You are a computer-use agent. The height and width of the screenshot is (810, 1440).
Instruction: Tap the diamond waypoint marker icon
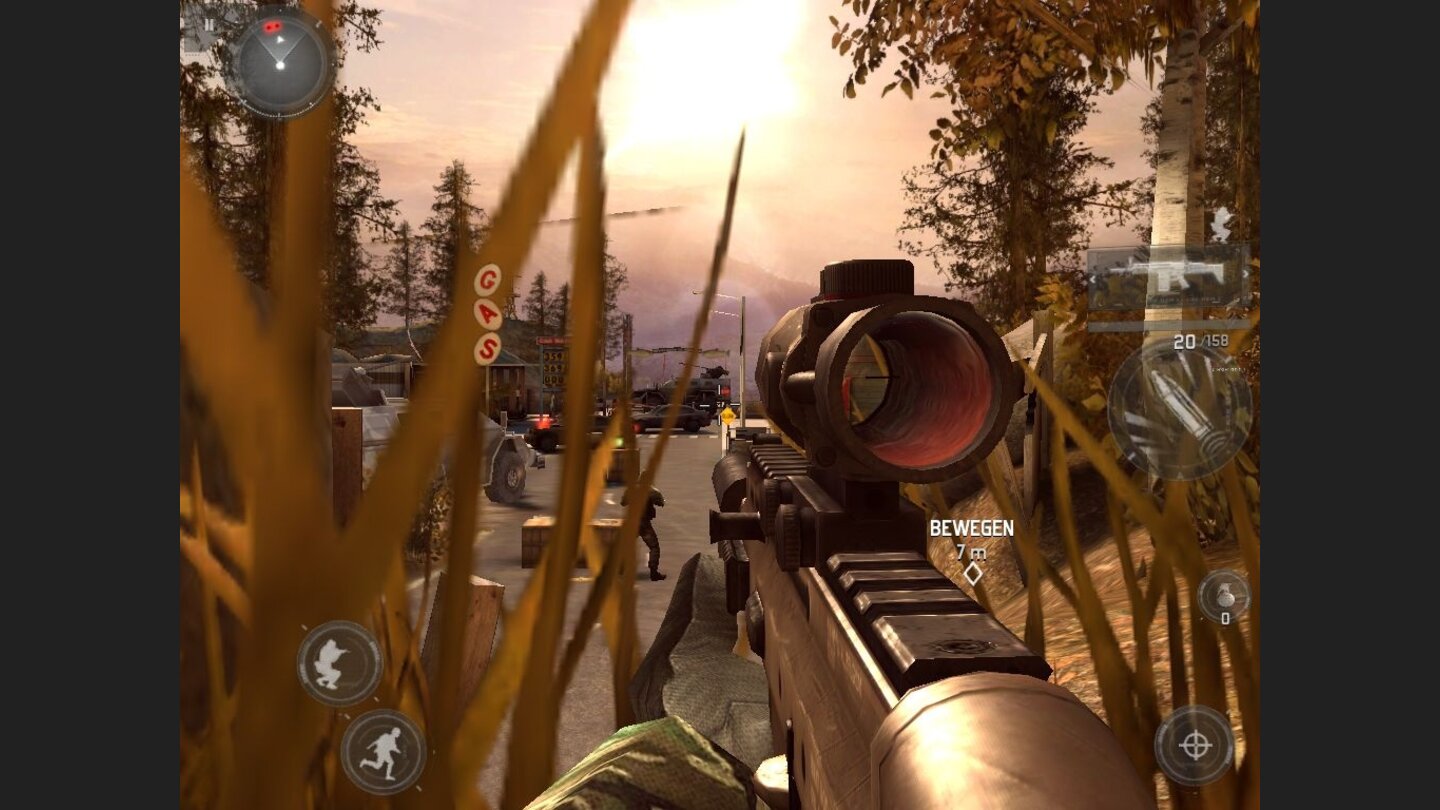pyautogui.click(x=972, y=572)
